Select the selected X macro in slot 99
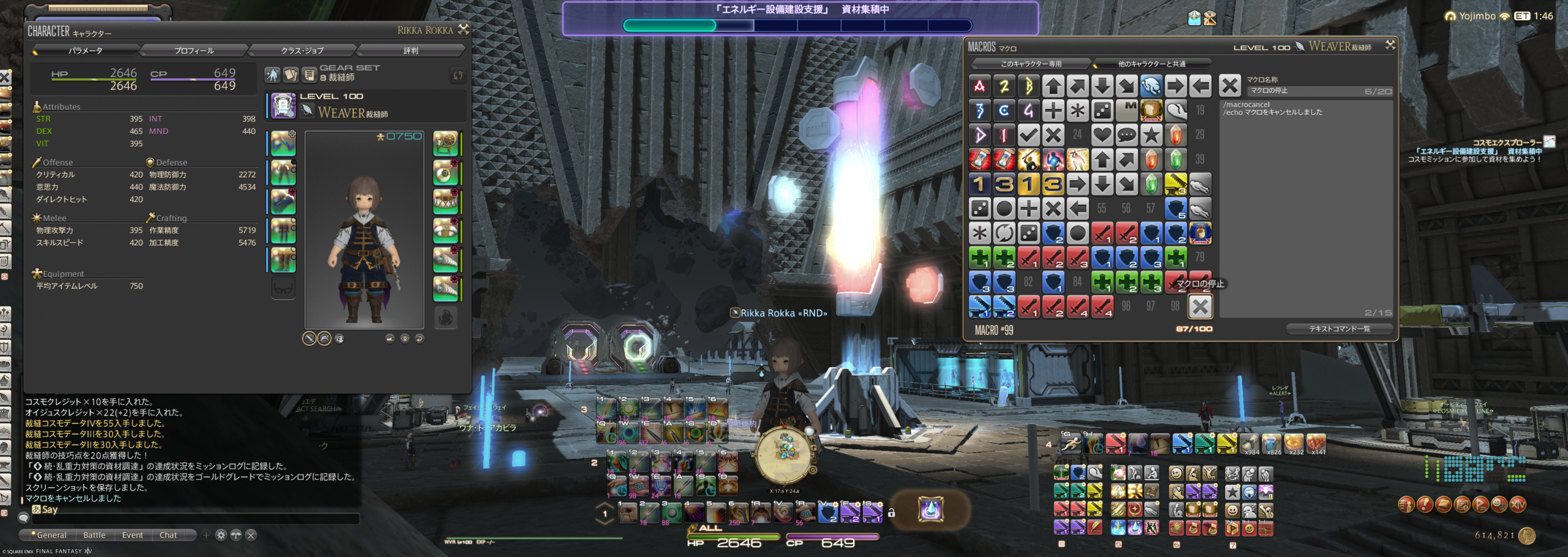 (x=1200, y=306)
